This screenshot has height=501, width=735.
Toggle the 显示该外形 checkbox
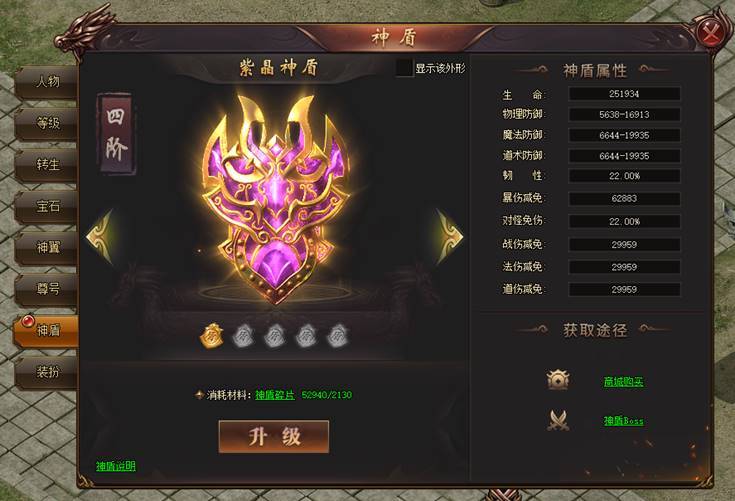click(404, 68)
